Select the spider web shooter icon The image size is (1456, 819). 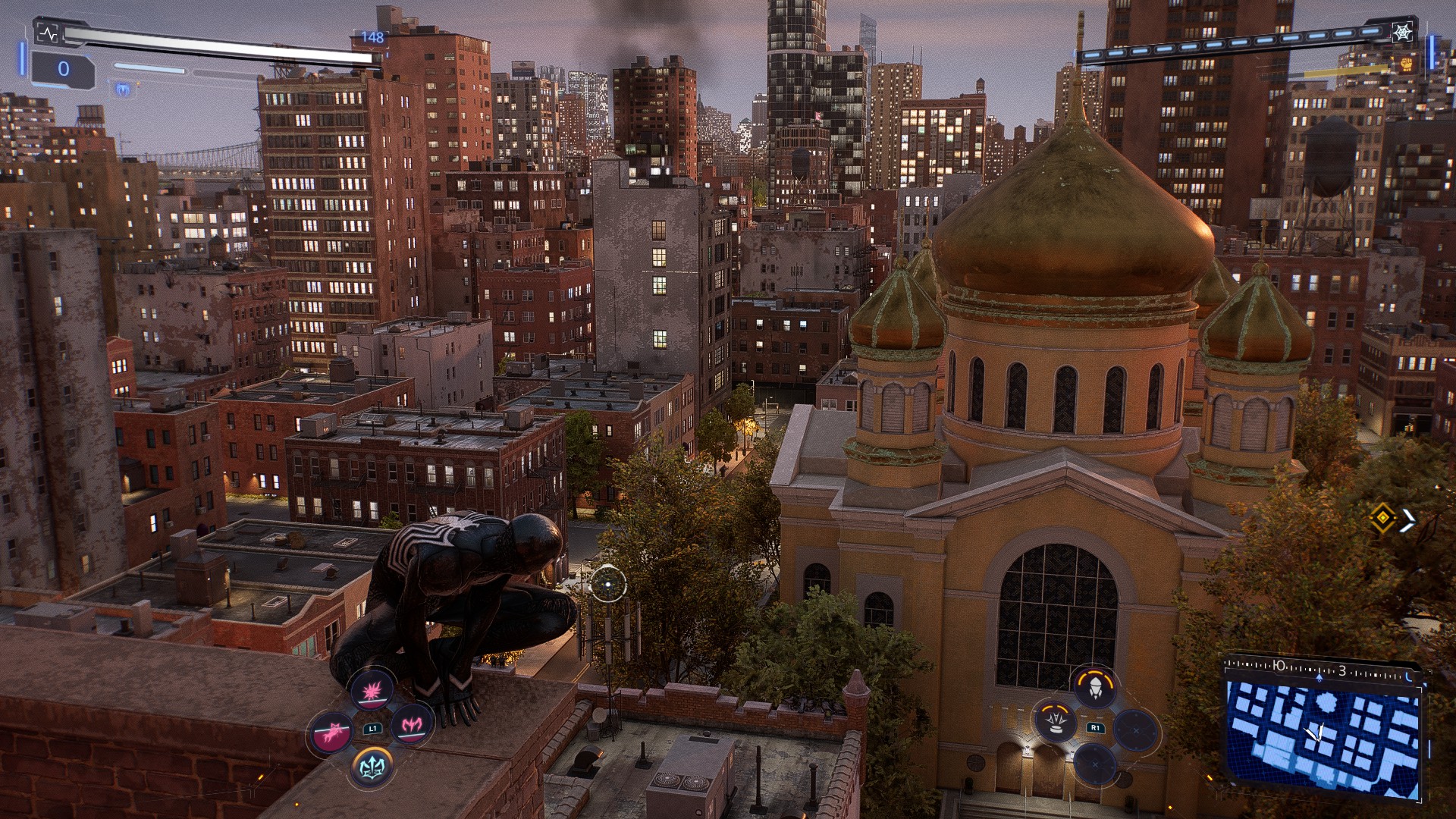click(x=1403, y=33)
